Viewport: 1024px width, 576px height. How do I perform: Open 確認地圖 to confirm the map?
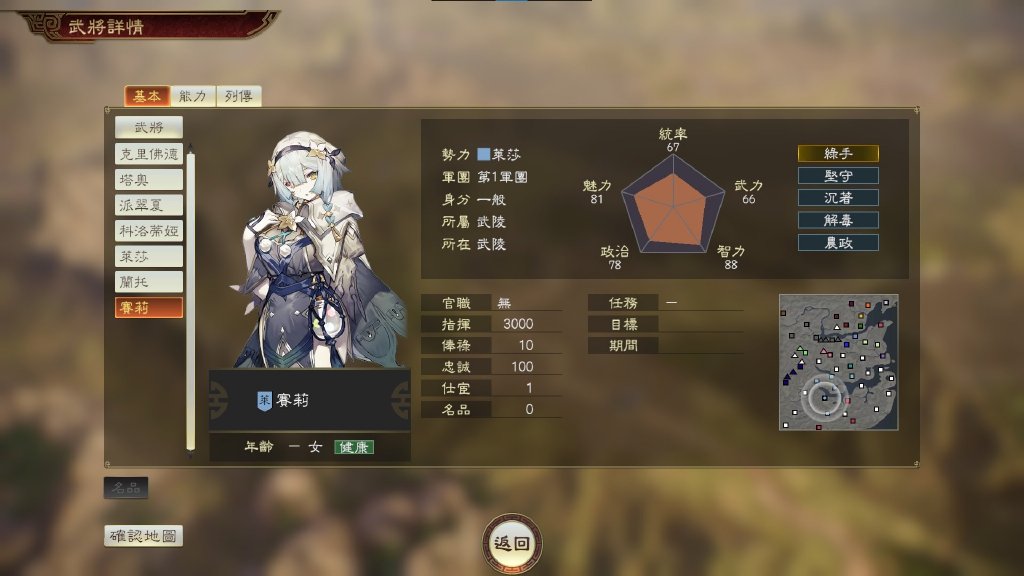click(x=144, y=536)
